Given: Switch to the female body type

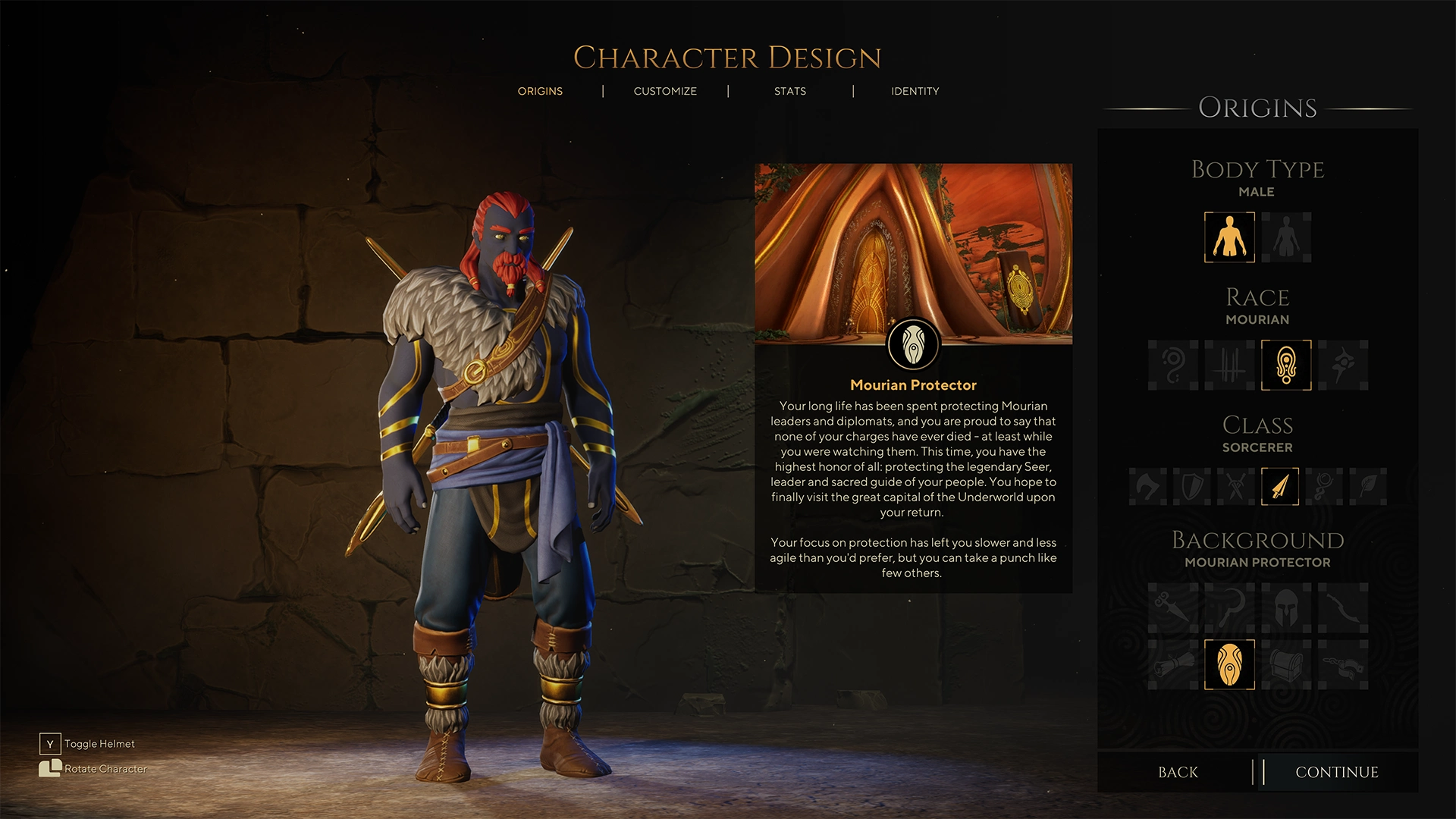Looking at the screenshot, I should [x=1285, y=237].
